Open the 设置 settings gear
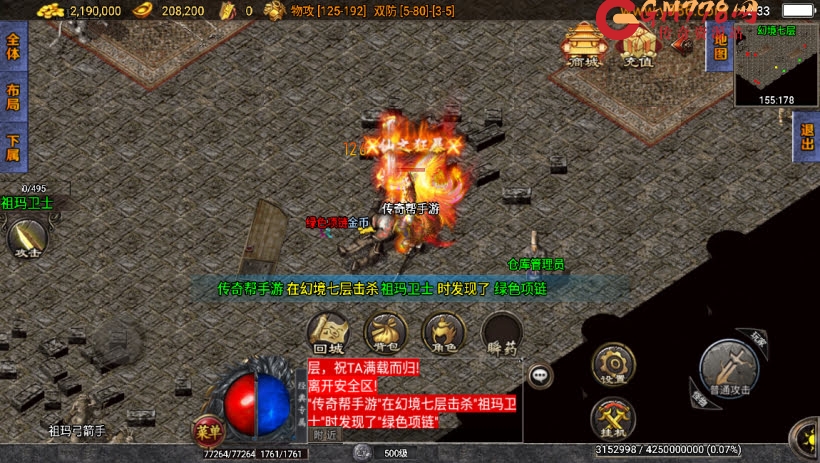Image resolution: width=820 pixels, height=463 pixels. 613,365
